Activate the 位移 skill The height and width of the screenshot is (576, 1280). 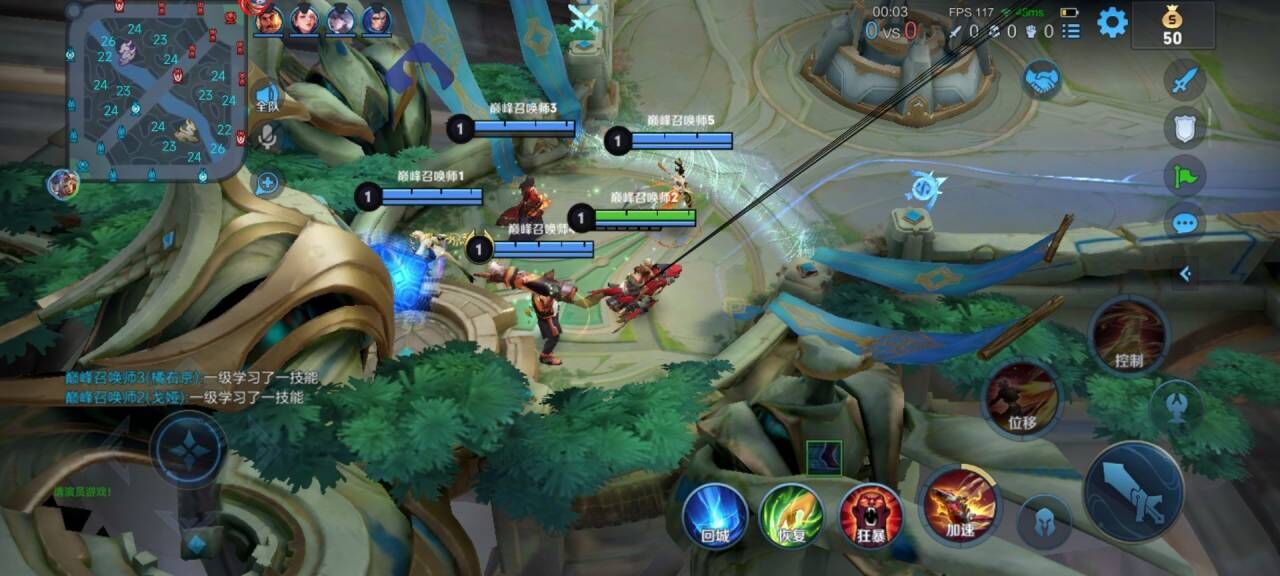click(x=1022, y=398)
